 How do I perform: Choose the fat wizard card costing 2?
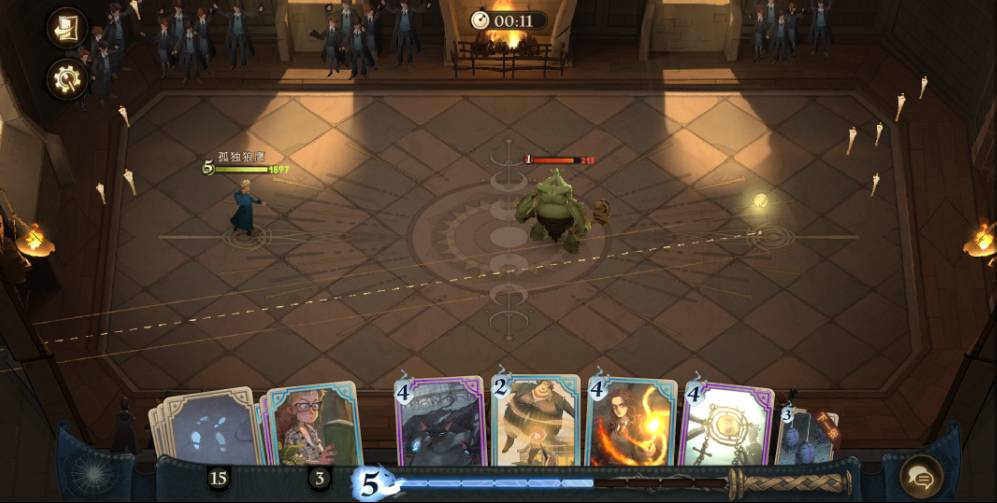click(537, 422)
